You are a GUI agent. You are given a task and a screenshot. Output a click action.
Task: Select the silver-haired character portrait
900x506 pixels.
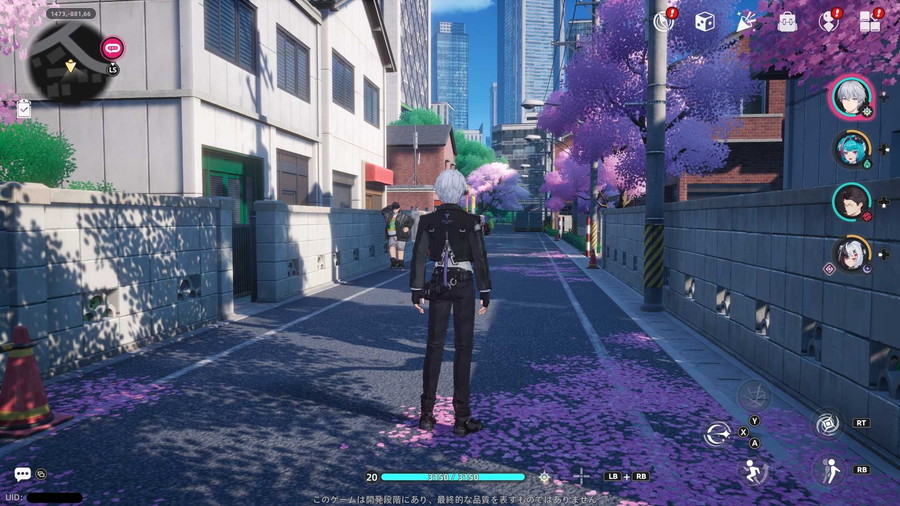pyautogui.click(x=853, y=98)
